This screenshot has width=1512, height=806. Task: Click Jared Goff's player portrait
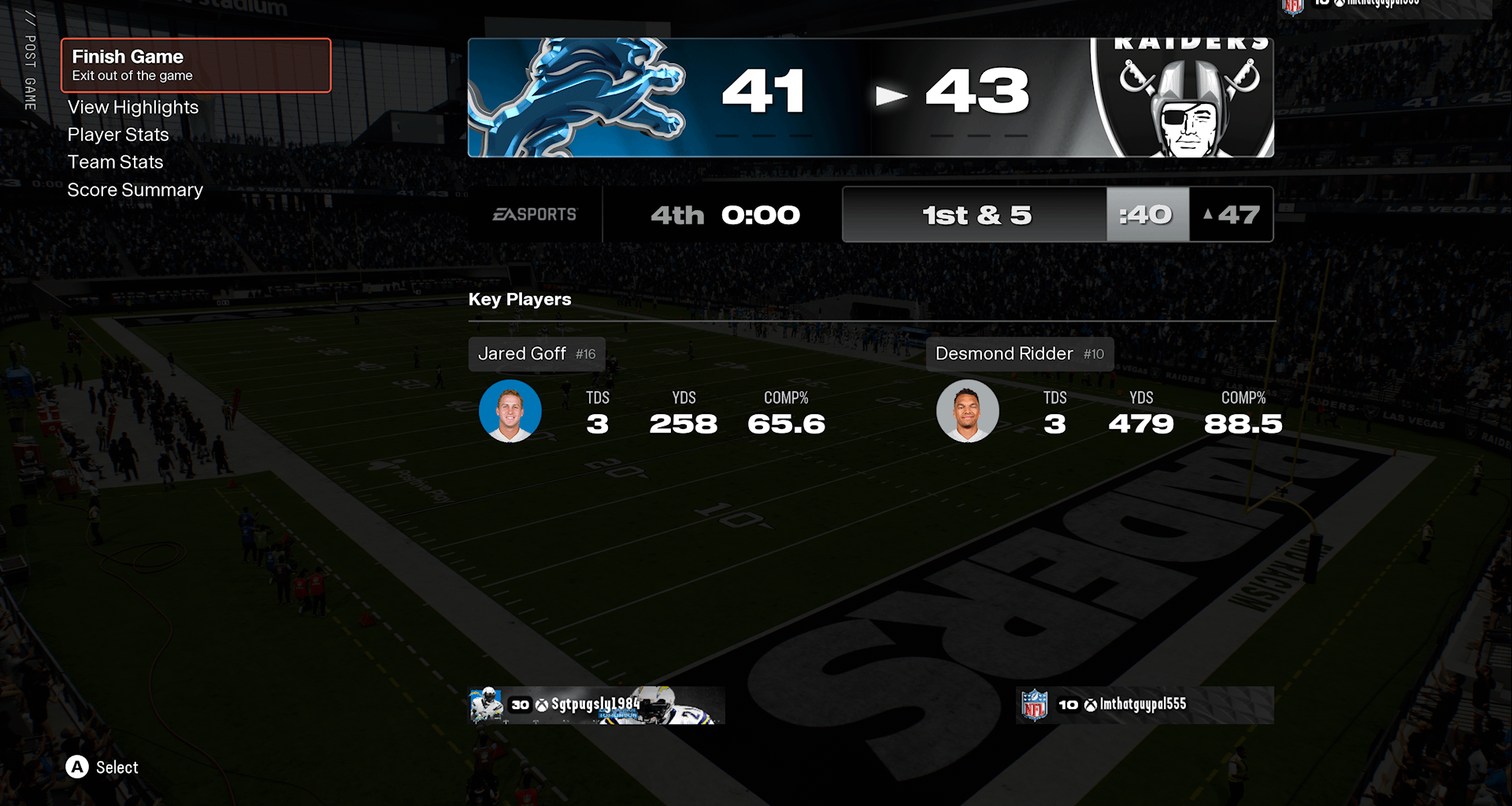pyautogui.click(x=510, y=410)
